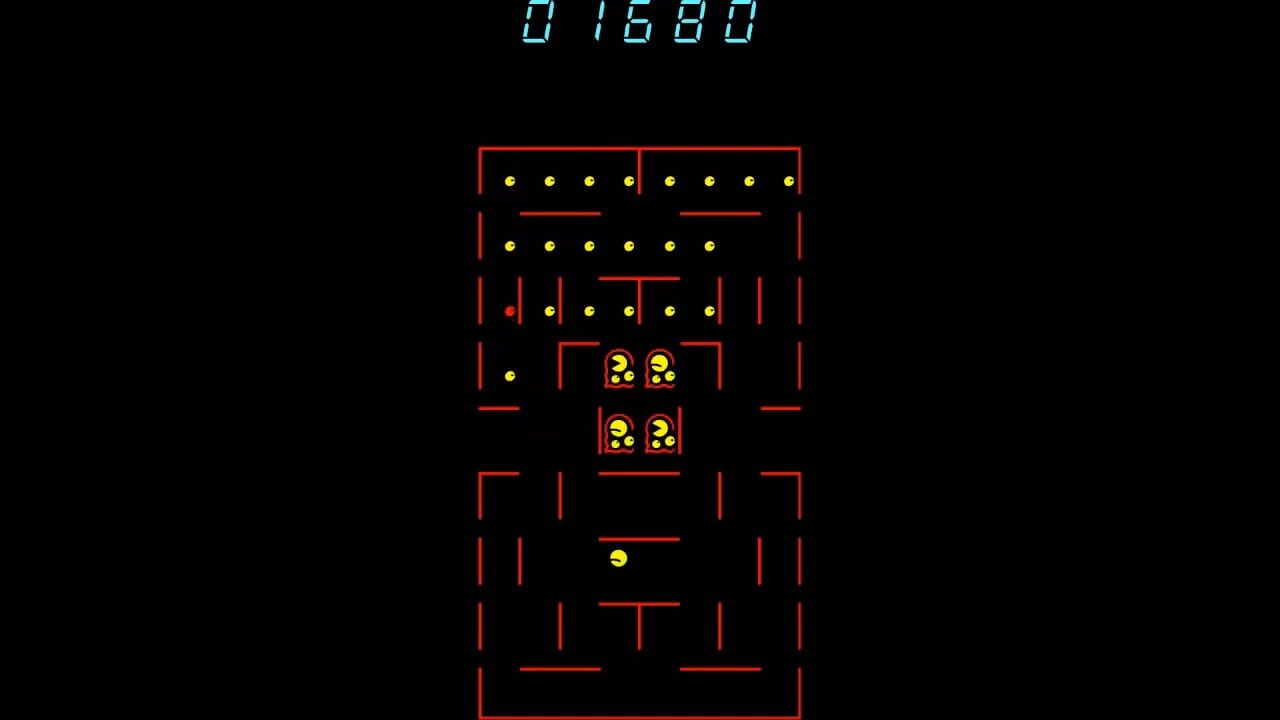
Task: Click the Pac-Man character below the ghost pen
Action: (x=619, y=558)
